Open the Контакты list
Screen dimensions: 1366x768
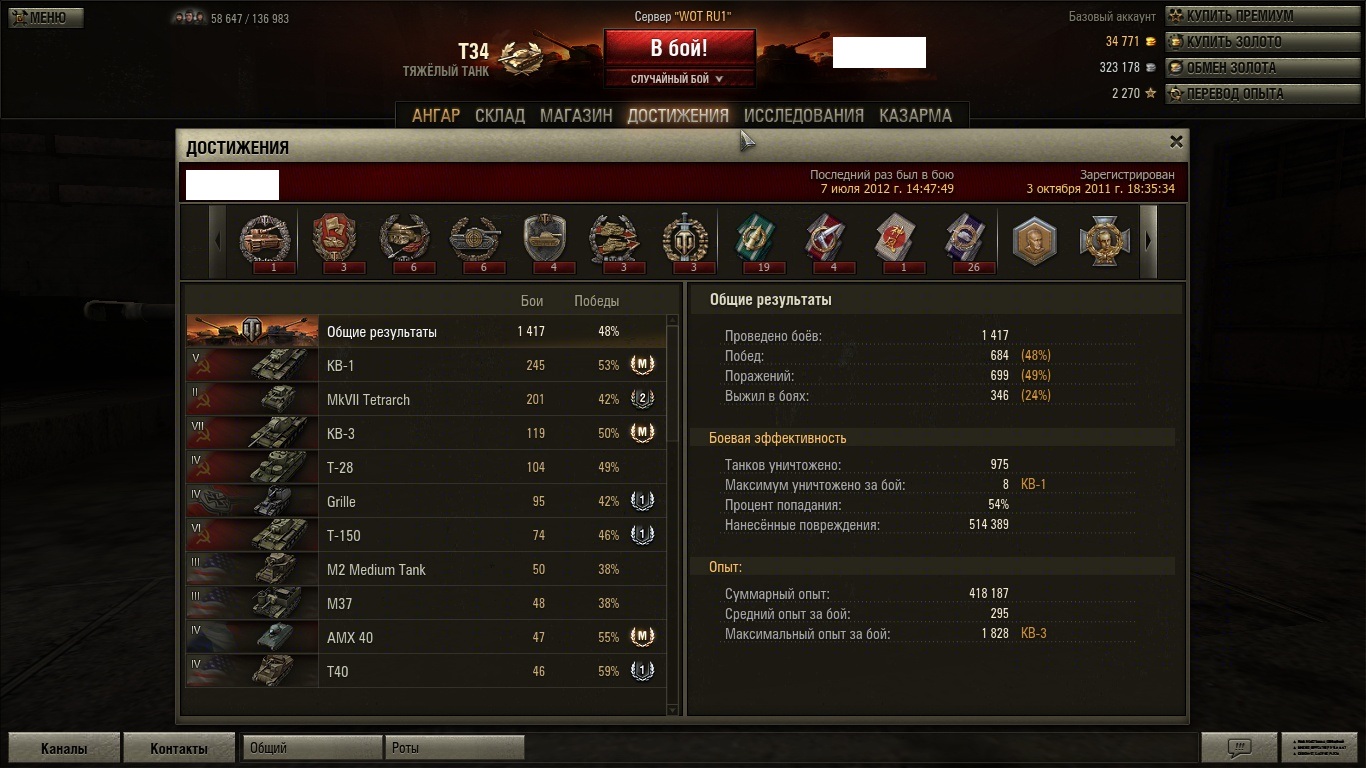pos(179,748)
